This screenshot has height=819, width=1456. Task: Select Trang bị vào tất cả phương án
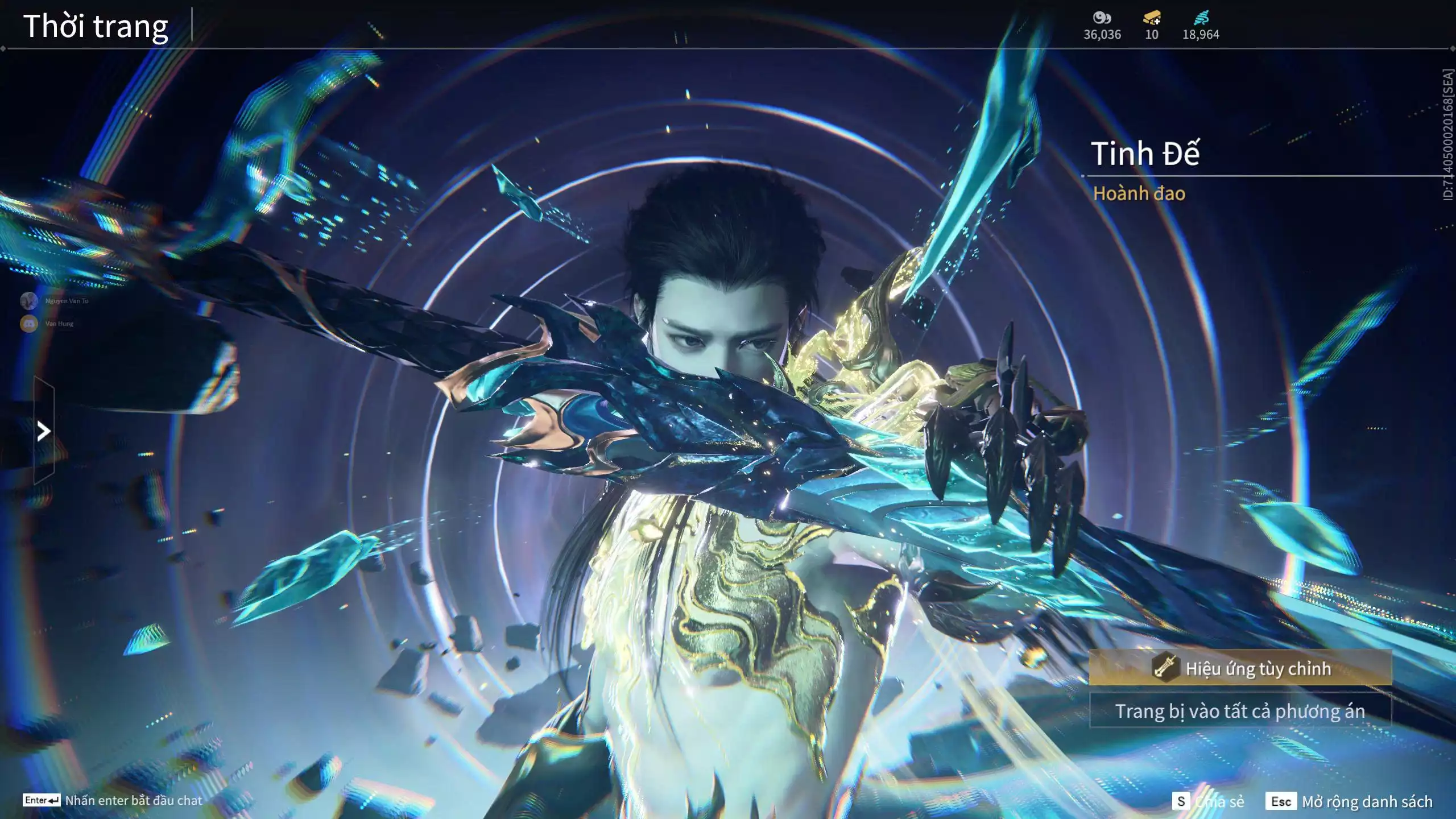(x=1240, y=711)
